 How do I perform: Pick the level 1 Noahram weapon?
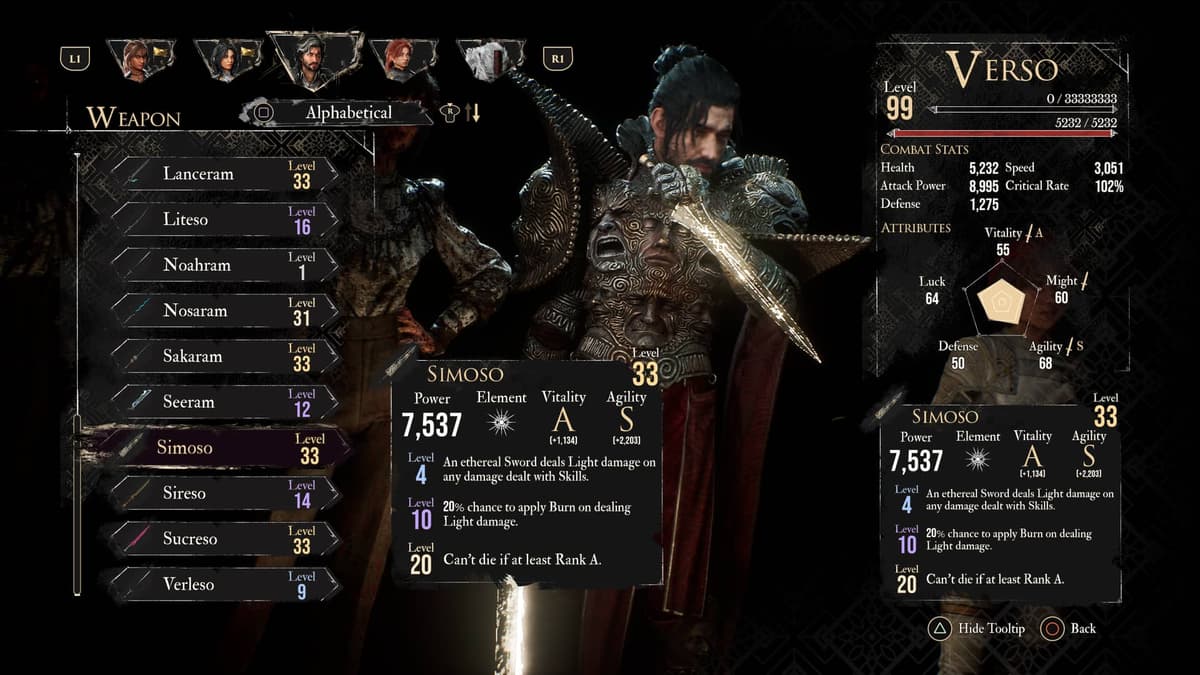[225, 265]
